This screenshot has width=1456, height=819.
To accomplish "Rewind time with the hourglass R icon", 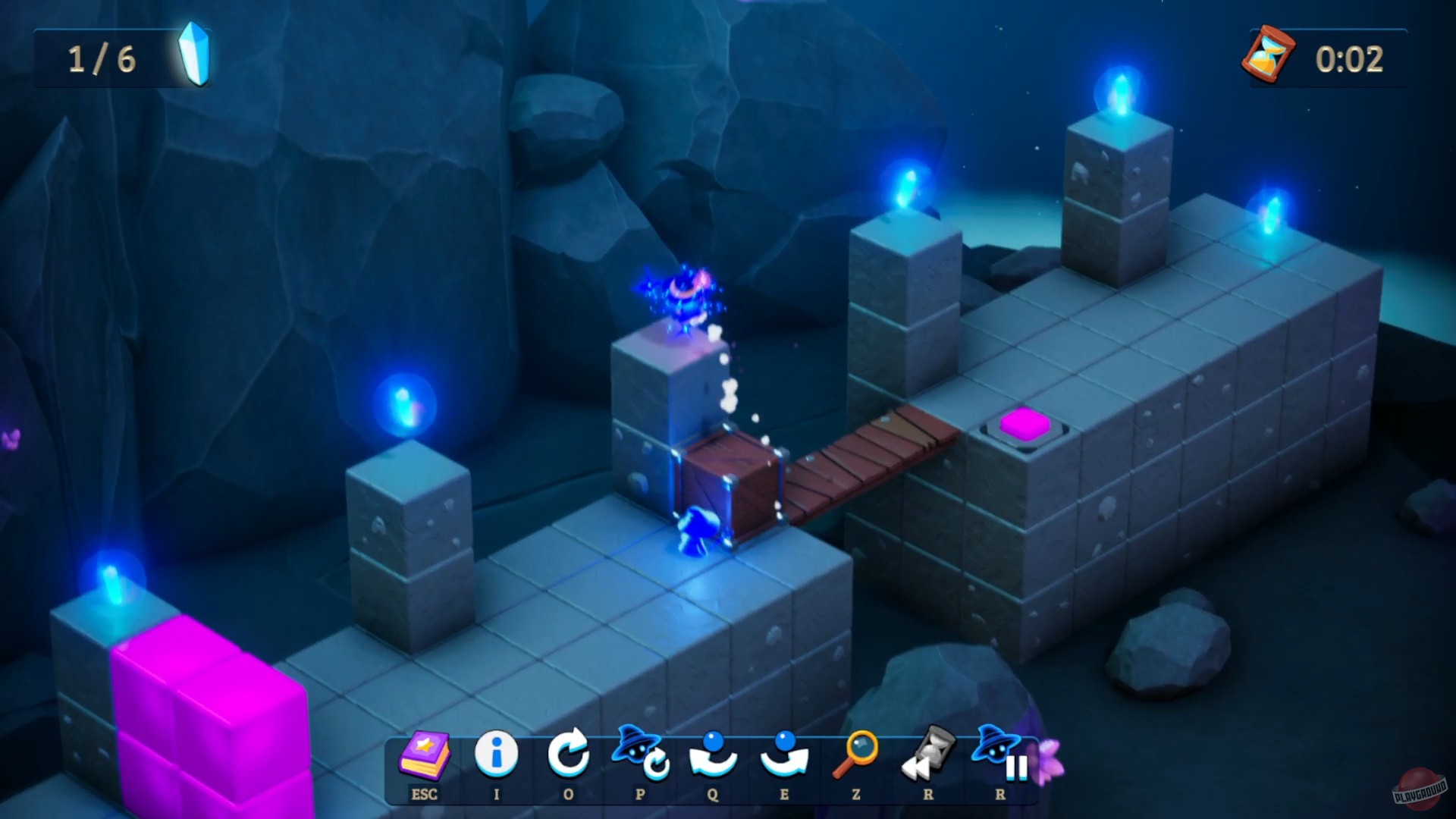I will click(x=927, y=755).
